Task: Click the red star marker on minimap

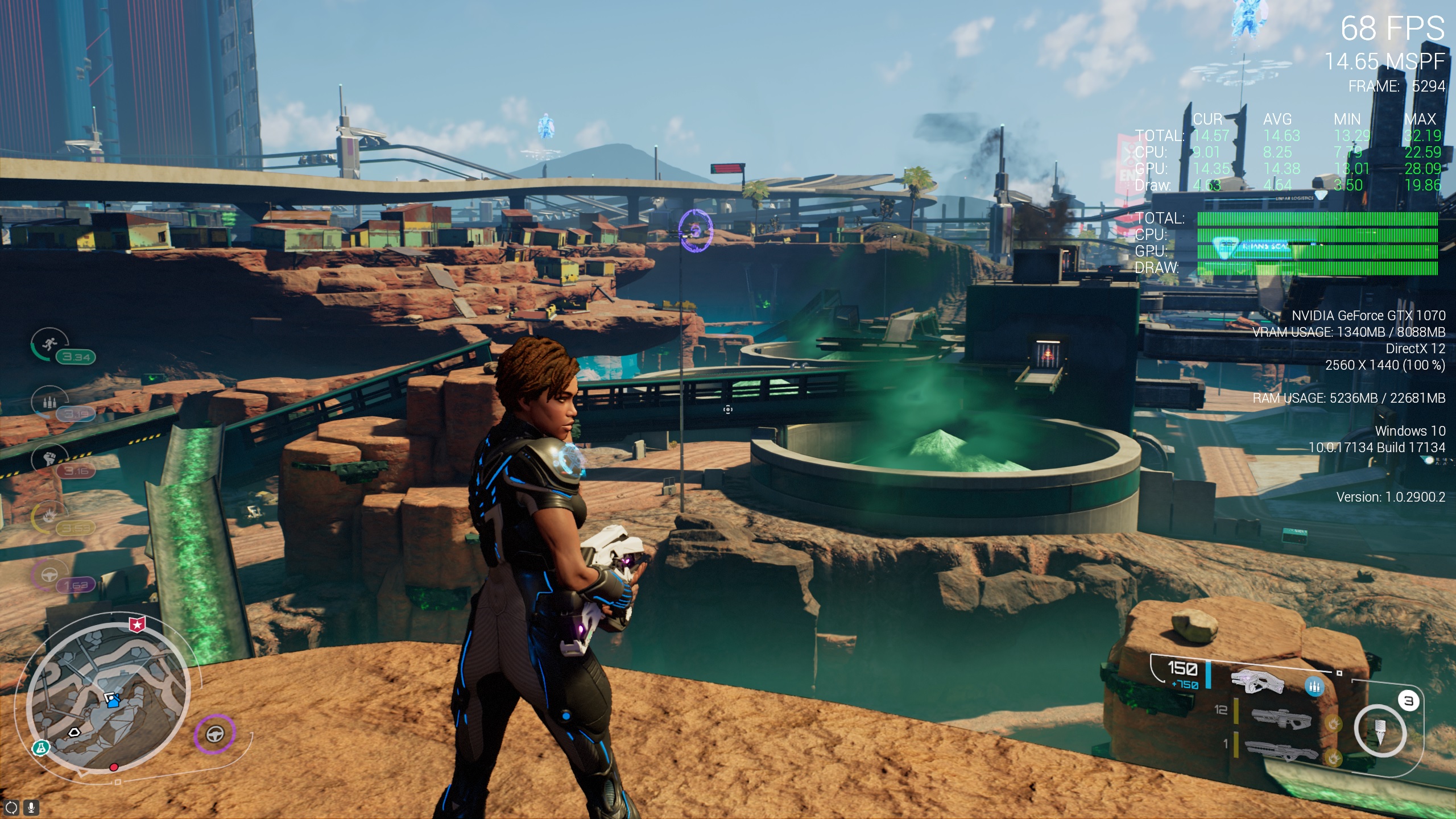Action: click(x=136, y=624)
